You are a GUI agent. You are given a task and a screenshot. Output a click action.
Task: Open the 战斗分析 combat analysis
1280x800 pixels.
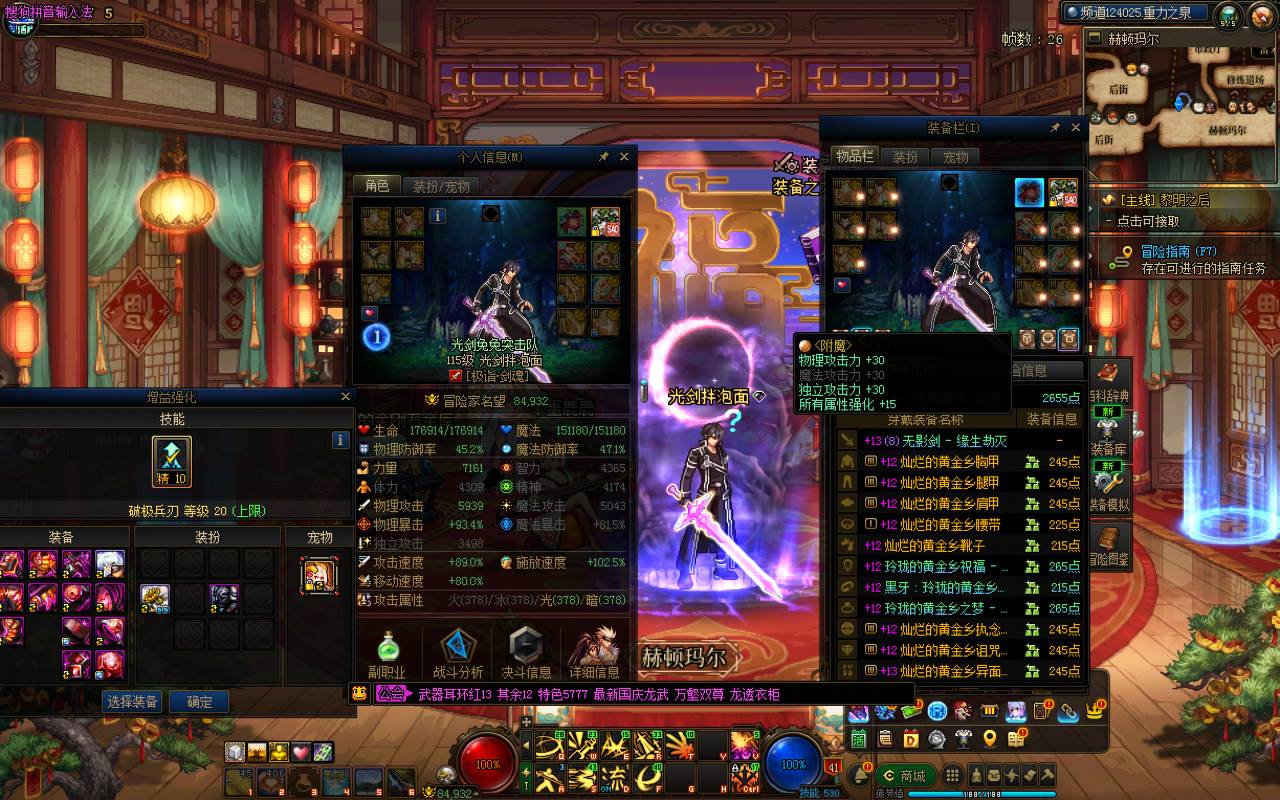[458, 655]
